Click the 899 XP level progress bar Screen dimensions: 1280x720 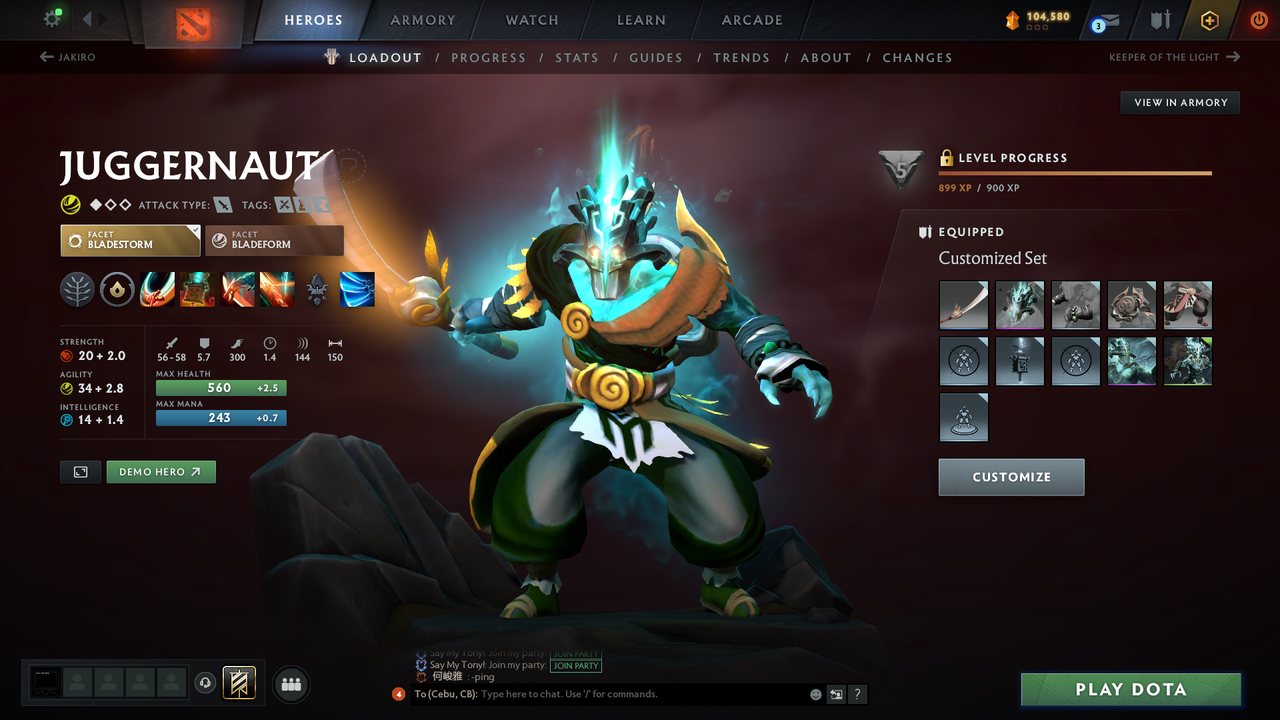1075,172
